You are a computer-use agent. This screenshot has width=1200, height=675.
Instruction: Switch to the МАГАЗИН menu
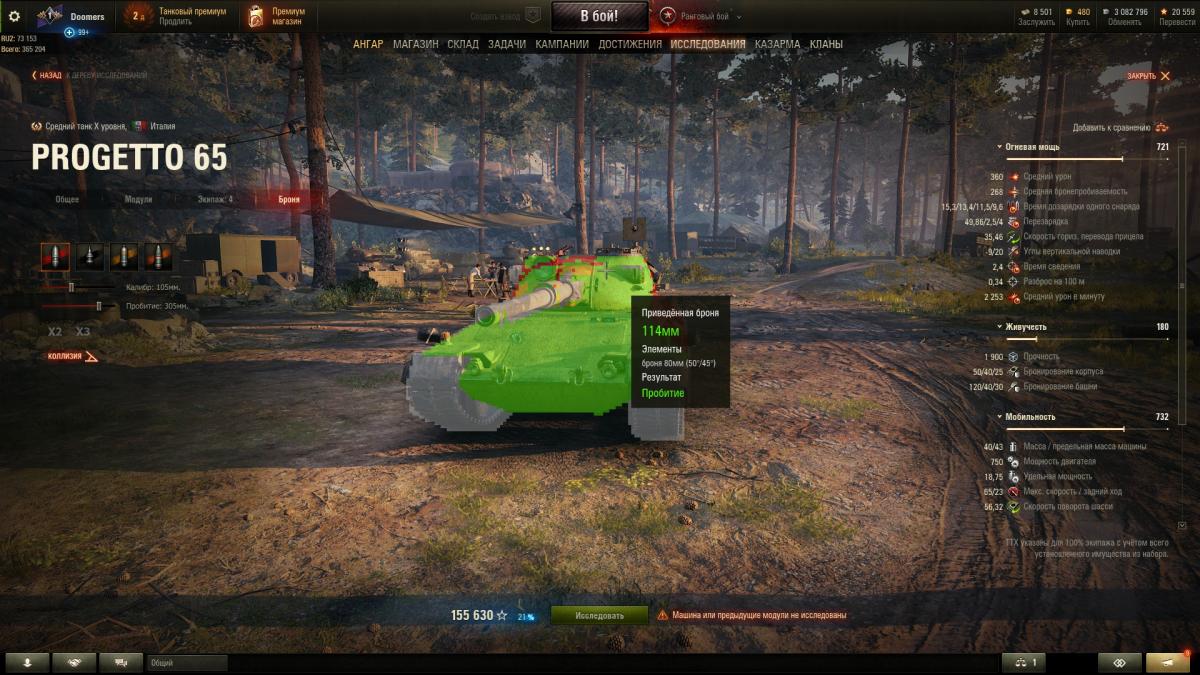coord(415,44)
